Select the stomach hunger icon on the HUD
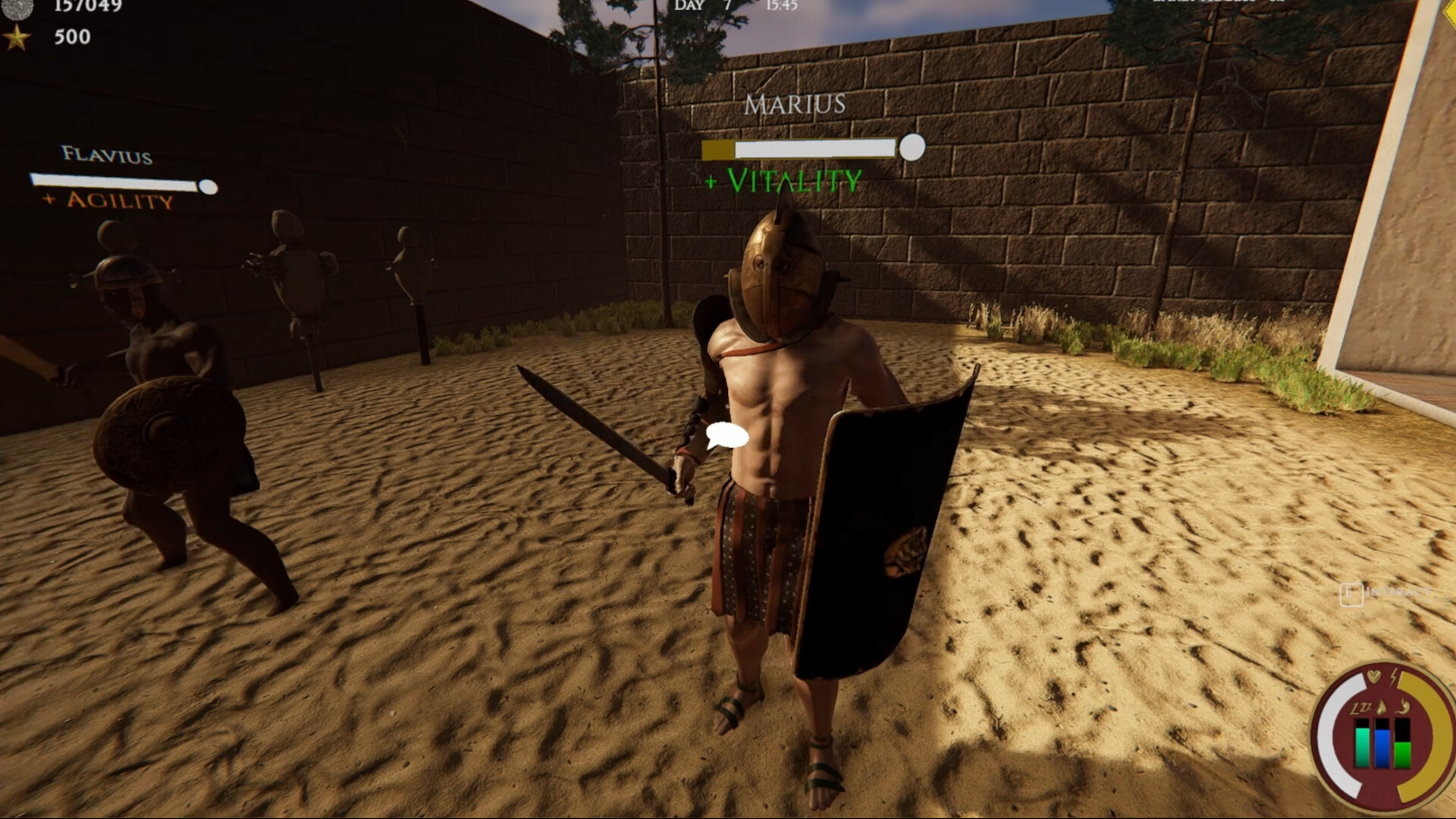 pyautogui.click(x=1403, y=706)
